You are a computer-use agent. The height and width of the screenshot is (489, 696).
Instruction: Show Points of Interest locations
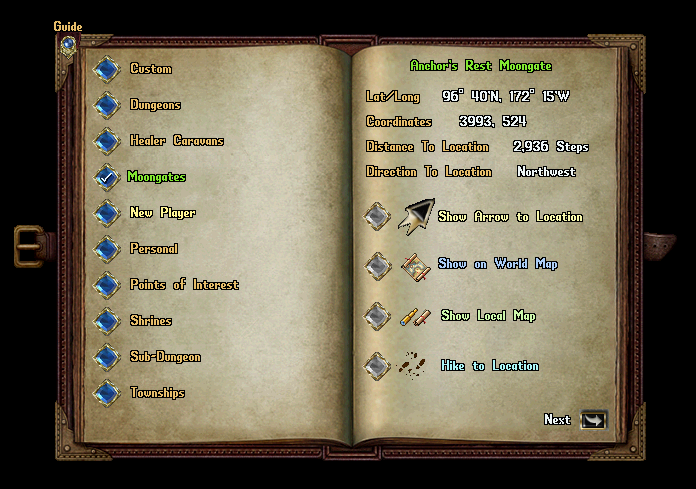click(107, 285)
